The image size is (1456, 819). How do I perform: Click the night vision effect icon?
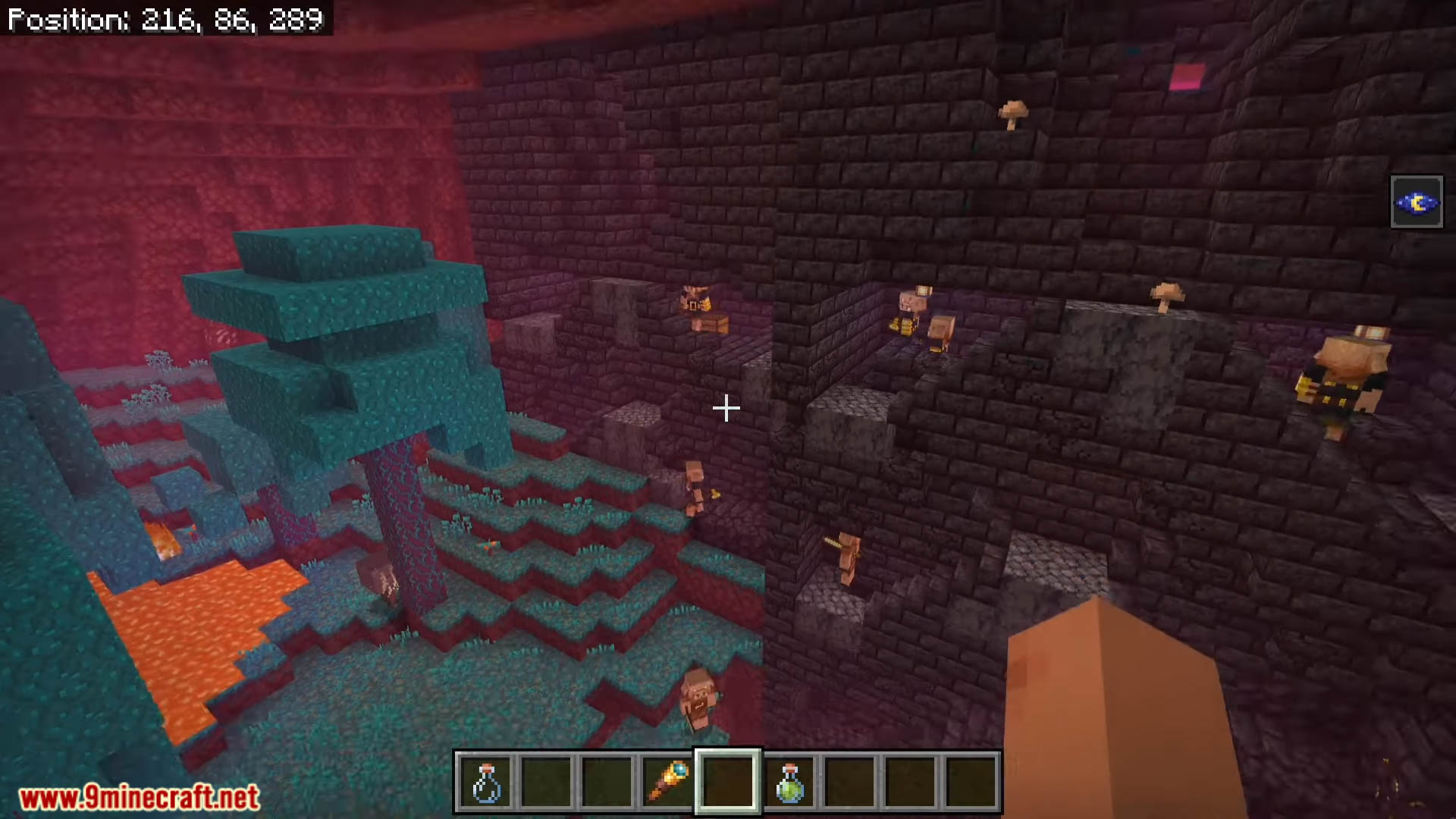pyautogui.click(x=1417, y=202)
